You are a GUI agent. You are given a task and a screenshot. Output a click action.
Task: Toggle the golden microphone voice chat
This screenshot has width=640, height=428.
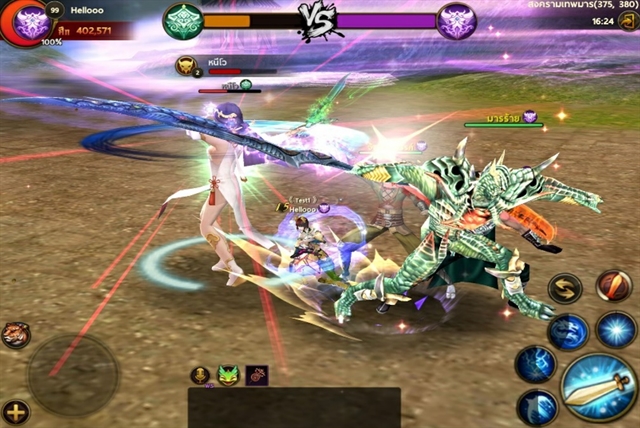click(200, 375)
